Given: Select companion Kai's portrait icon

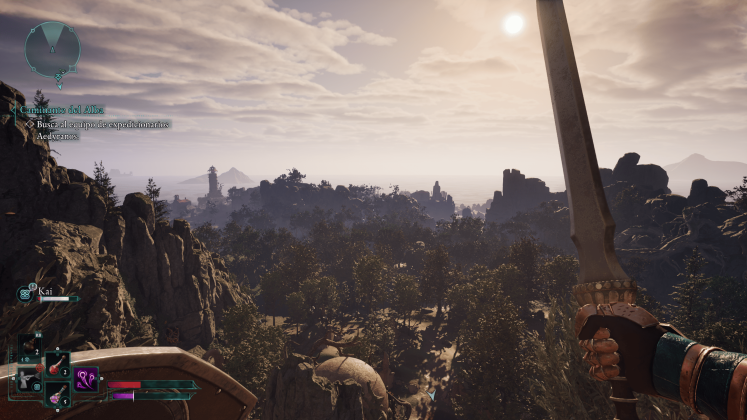Looking at the screenshot, I should [x=26, y=293].
